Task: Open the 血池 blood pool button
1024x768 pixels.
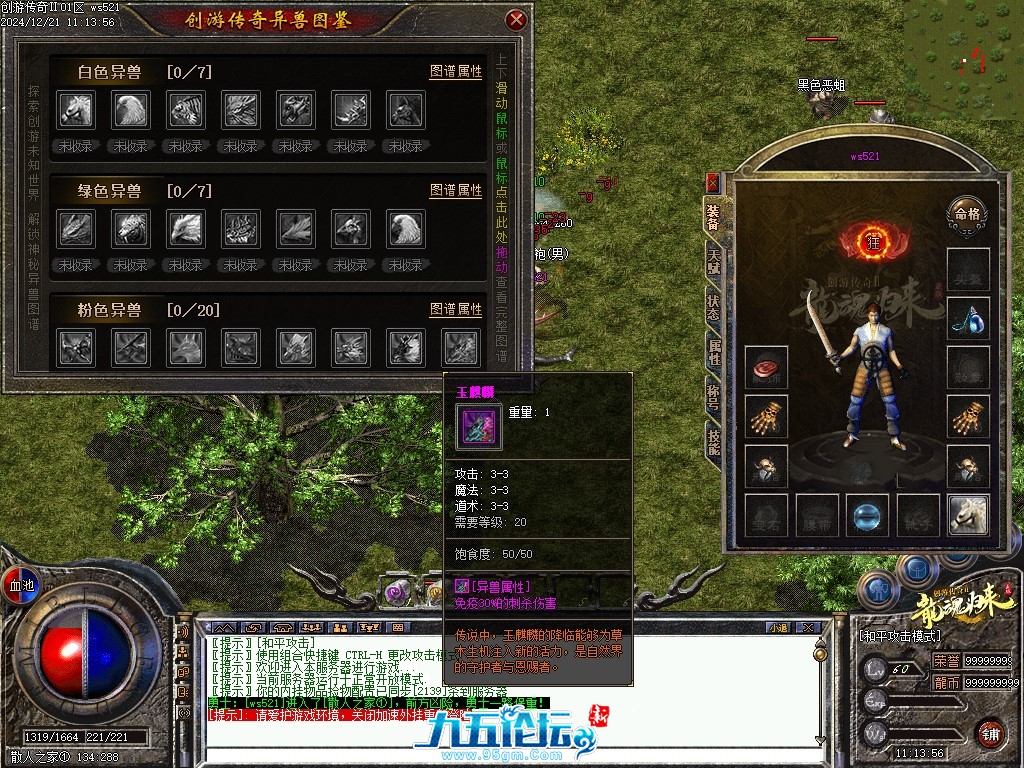Action: point(20,584)
